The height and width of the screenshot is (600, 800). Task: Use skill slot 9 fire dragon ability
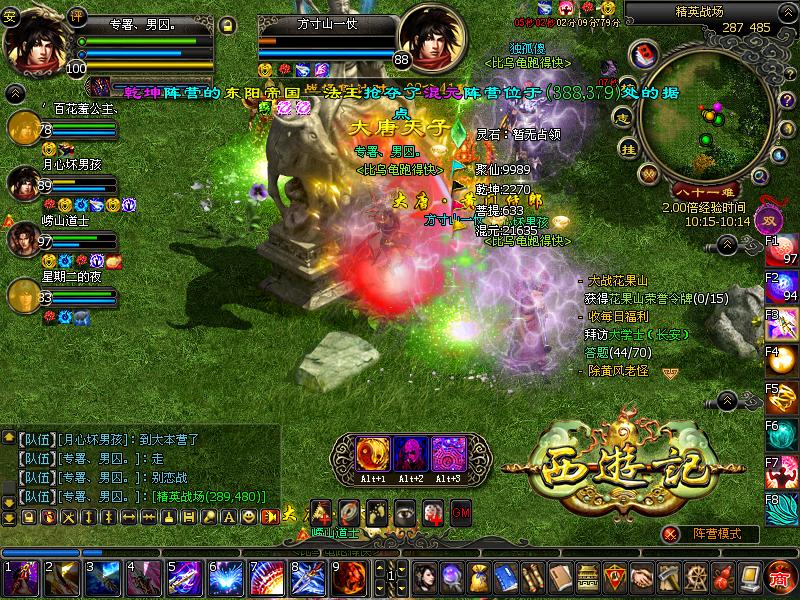coord(352,578)
